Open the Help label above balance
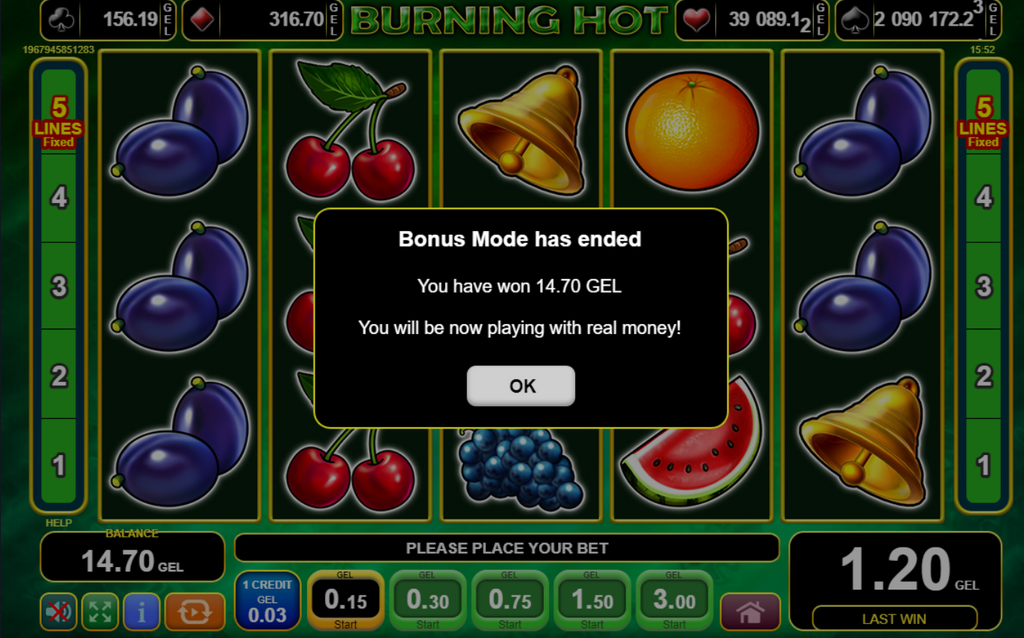The image size is (1024, 638). 59,523
